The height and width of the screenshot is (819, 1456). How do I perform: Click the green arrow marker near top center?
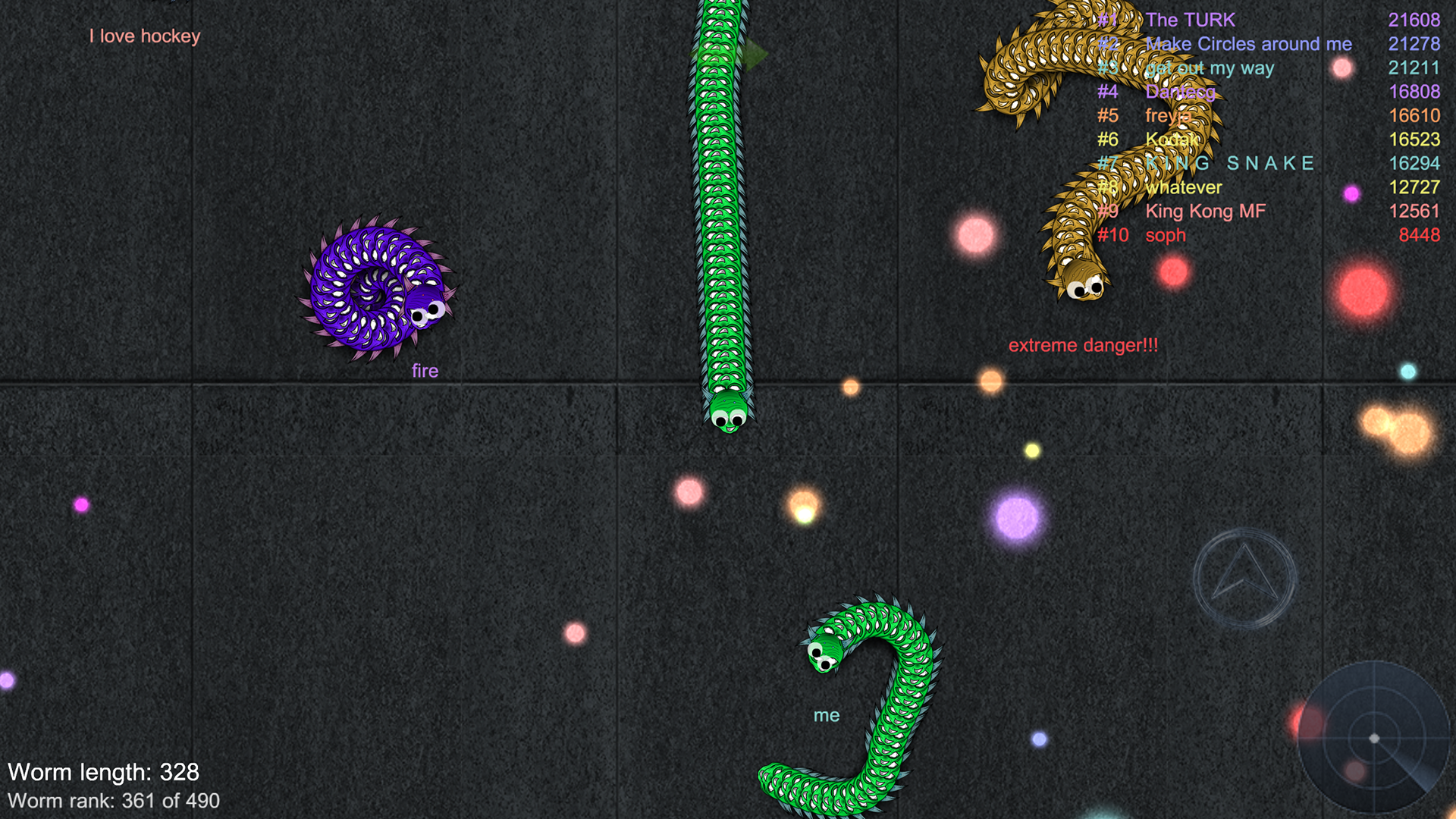[x=754, y=55]
